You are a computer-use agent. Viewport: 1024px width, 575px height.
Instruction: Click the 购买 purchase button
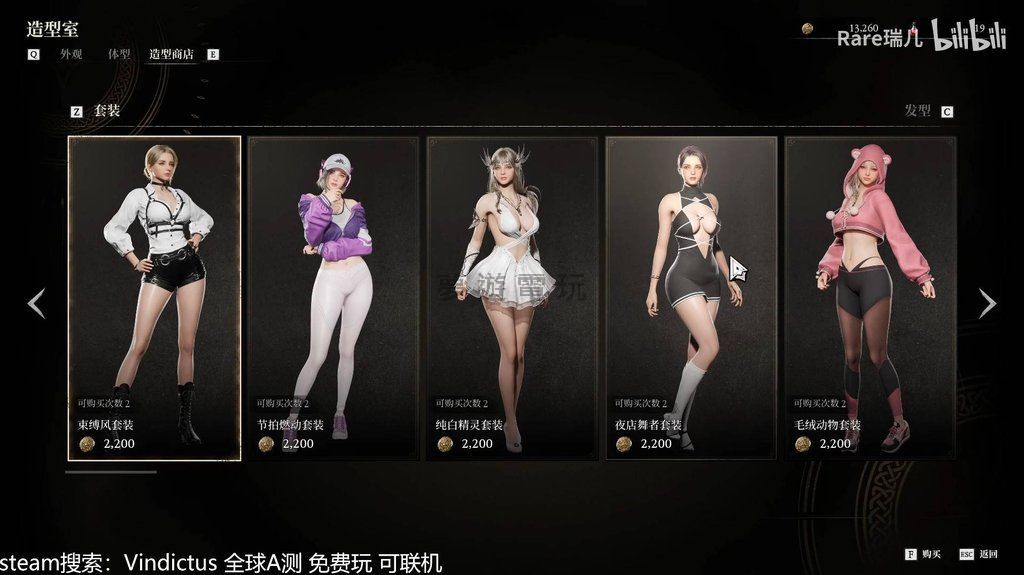(930, 553)
